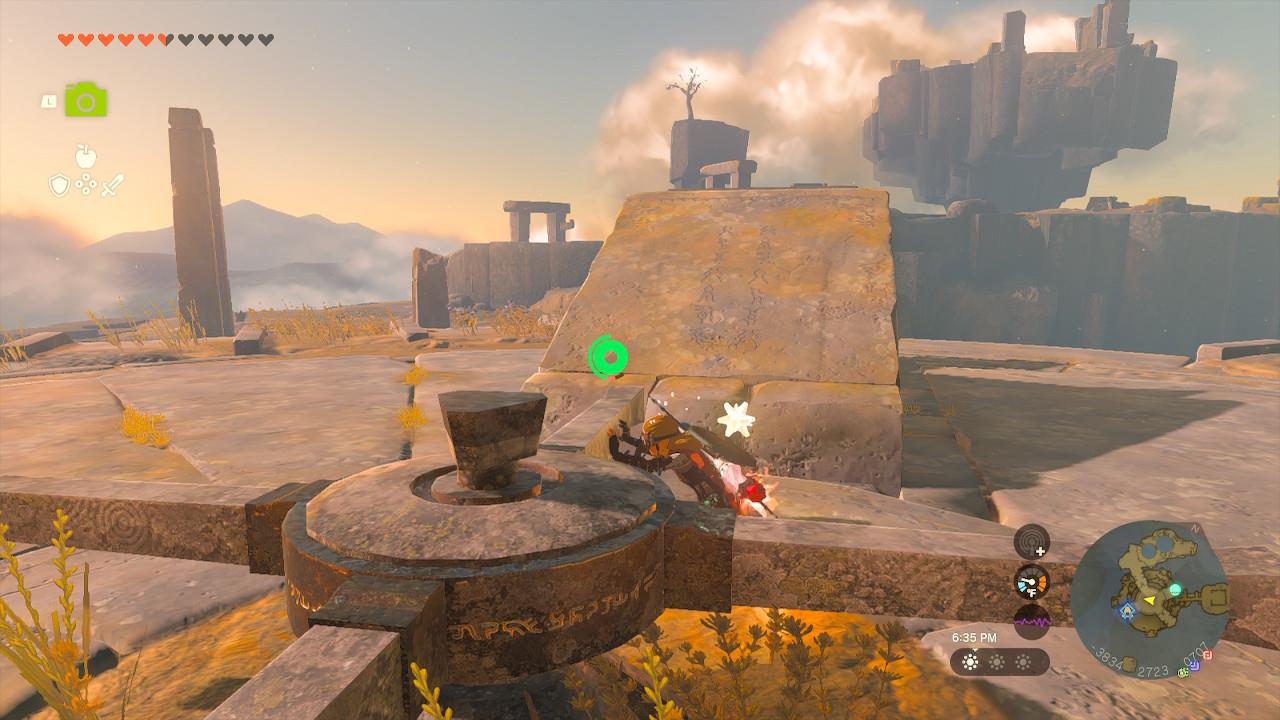Click the purple noise-level sound gauge
The height and width of the screenshot is (720, 1280).
point(1031,620)
